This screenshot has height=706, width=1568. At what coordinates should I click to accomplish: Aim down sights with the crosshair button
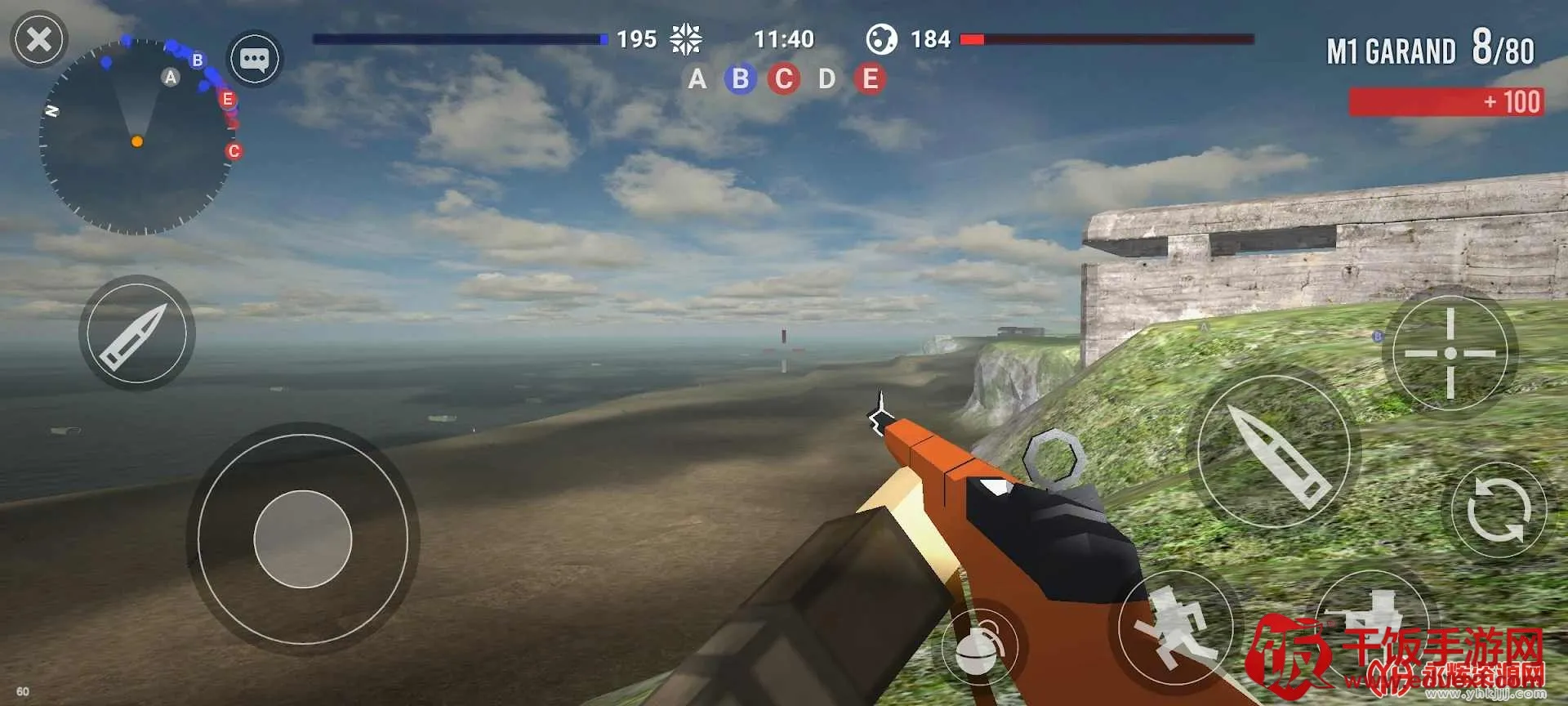coord(1450,353)
